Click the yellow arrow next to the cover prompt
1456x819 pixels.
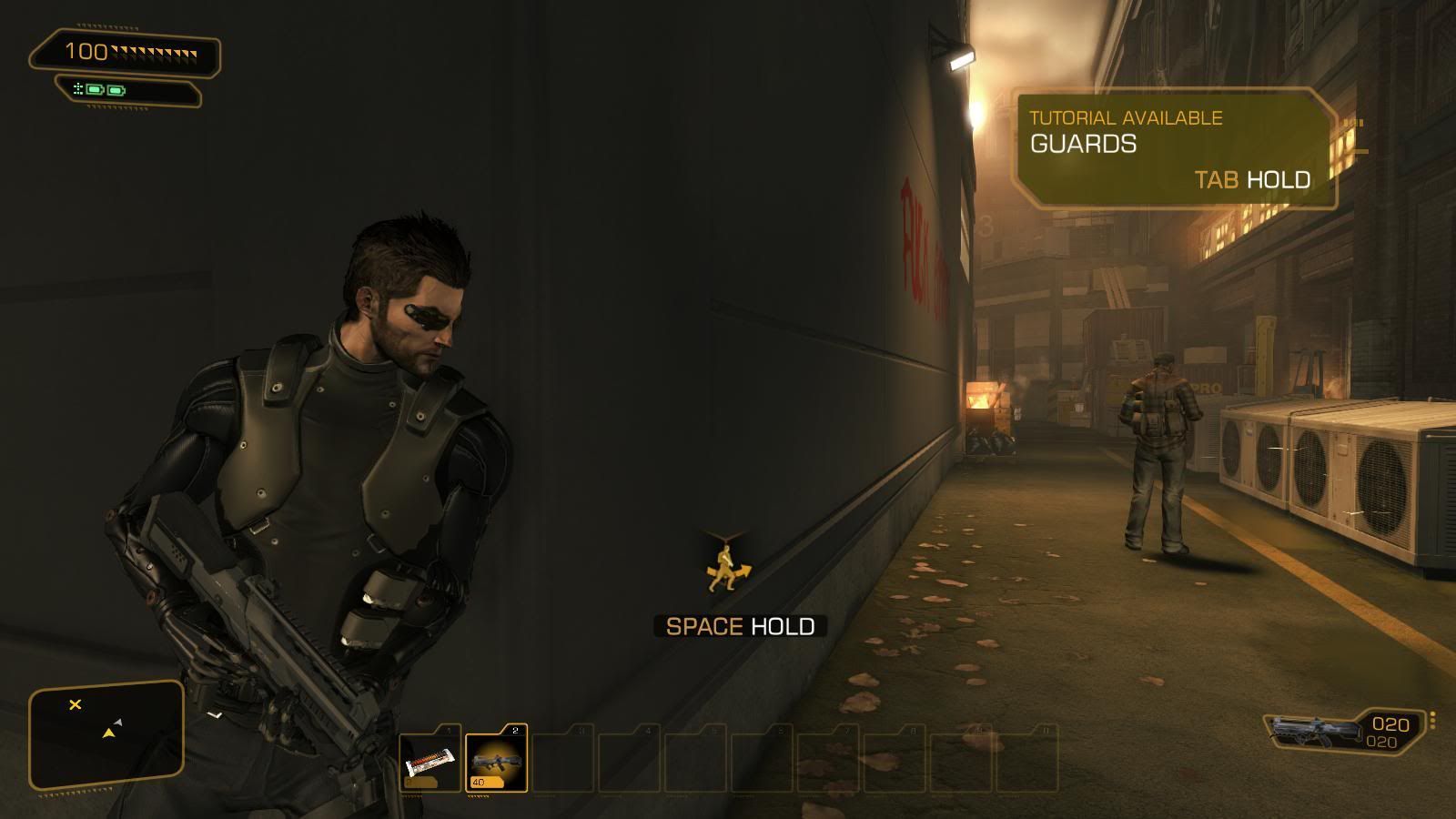coord(747,572)
